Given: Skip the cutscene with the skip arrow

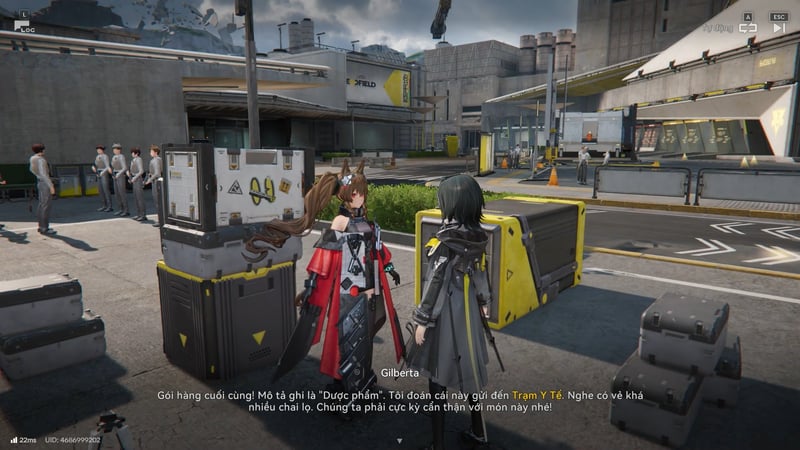Looking at the screenshot, I should [778, 28].
